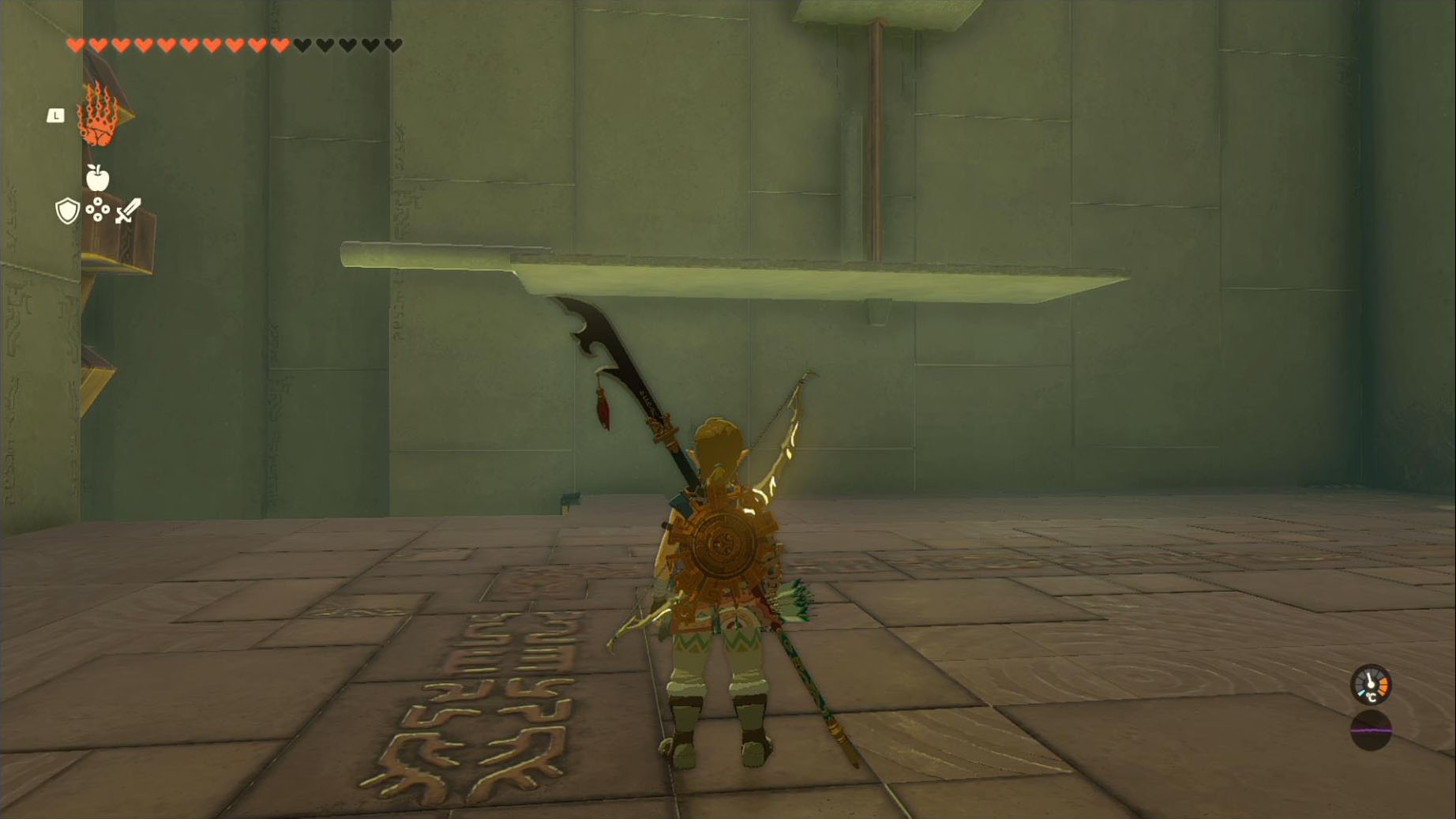The image size is (1456, 819).
Task: Choose the sword weapon quick-swap icon
Action: (x=128, y=211)
